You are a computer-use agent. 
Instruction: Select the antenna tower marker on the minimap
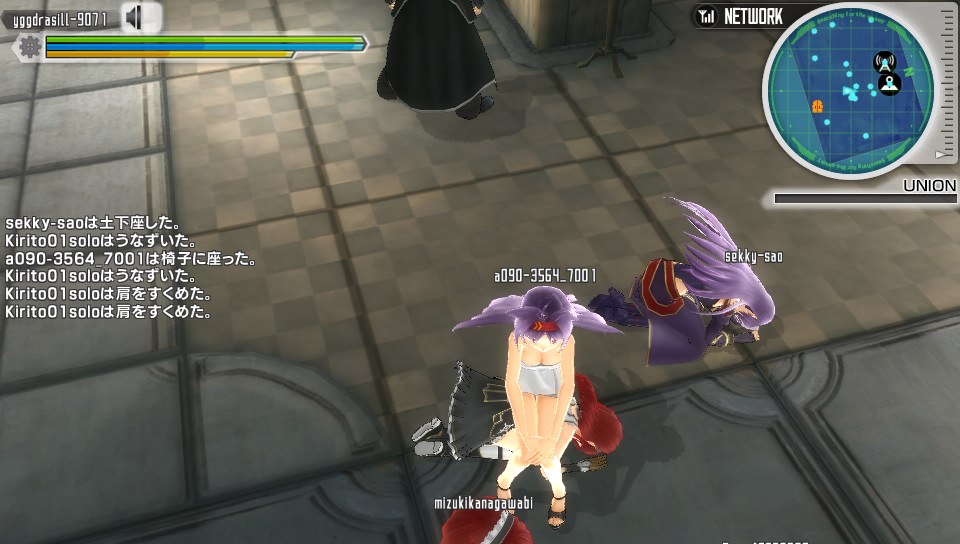click(884, 61)
